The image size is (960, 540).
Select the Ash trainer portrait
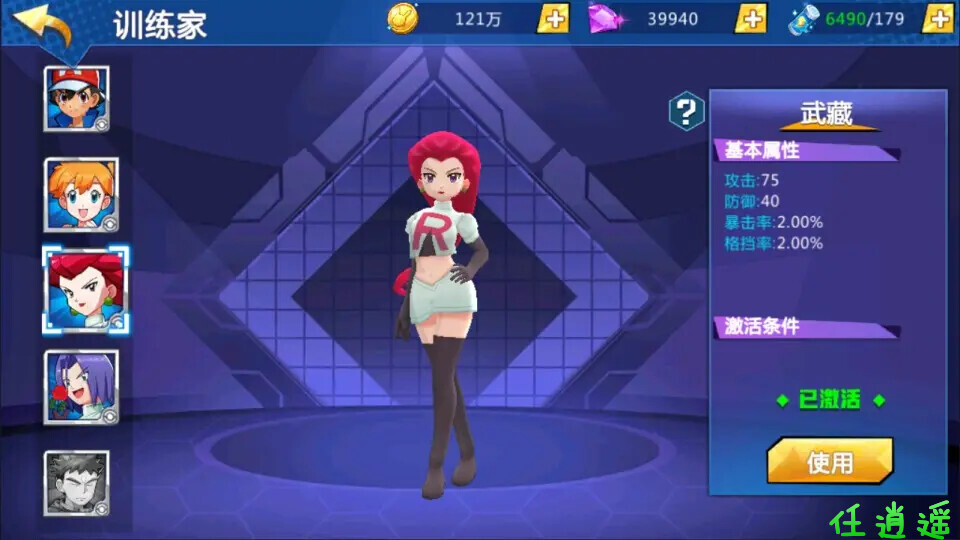pos(77,98)
